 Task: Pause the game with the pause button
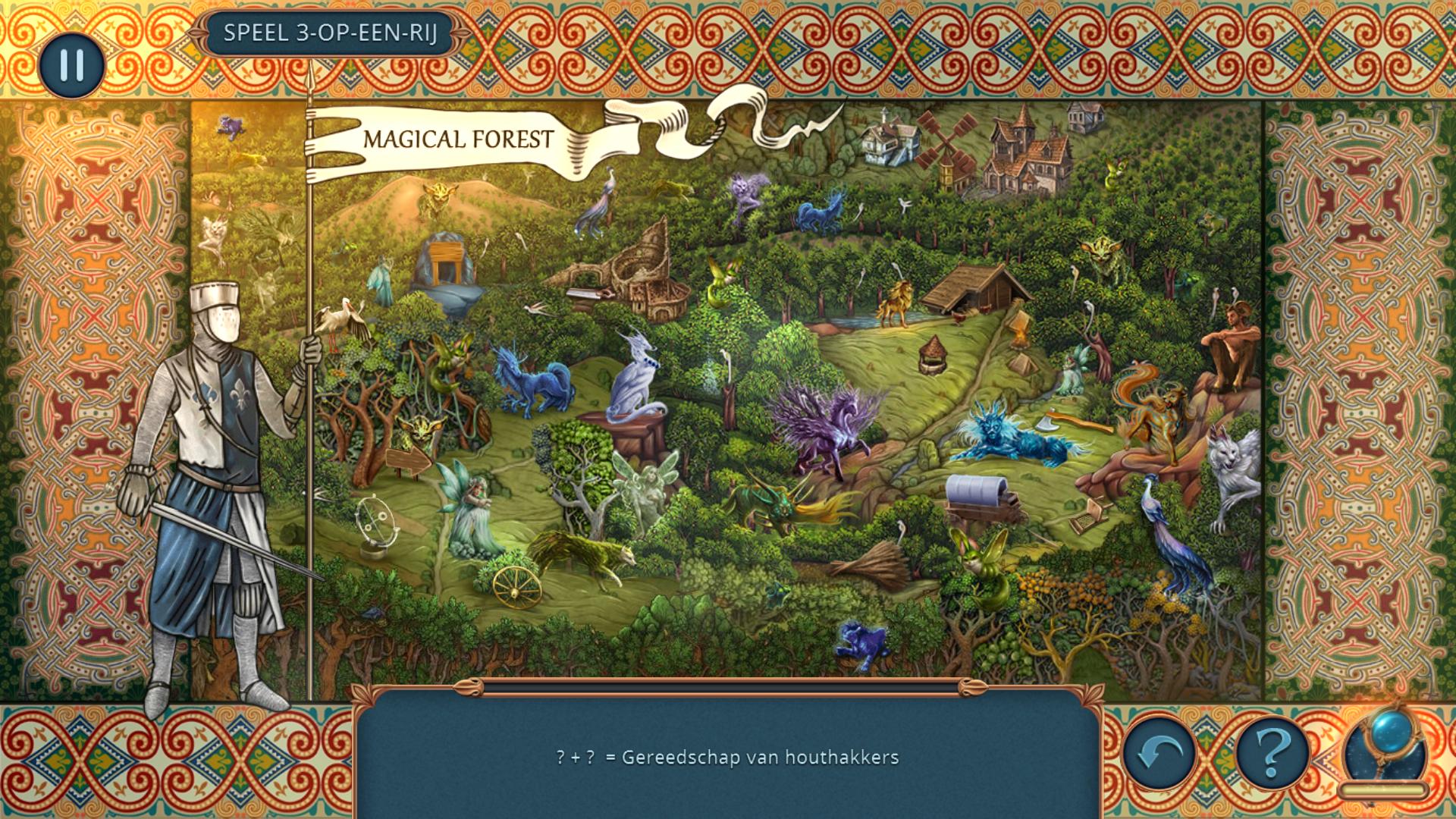[x=72, y=64]
